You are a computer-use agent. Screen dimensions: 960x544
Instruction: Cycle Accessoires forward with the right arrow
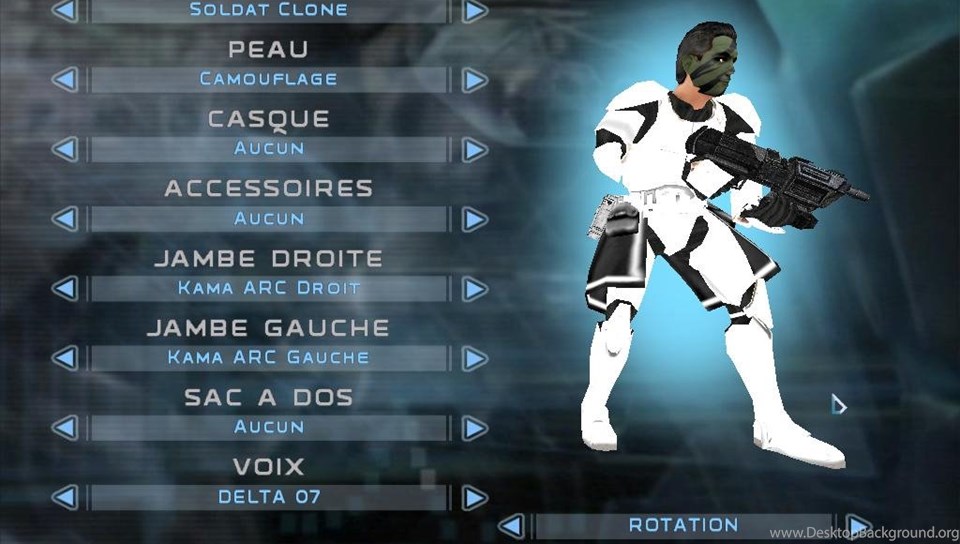[475, 219]
